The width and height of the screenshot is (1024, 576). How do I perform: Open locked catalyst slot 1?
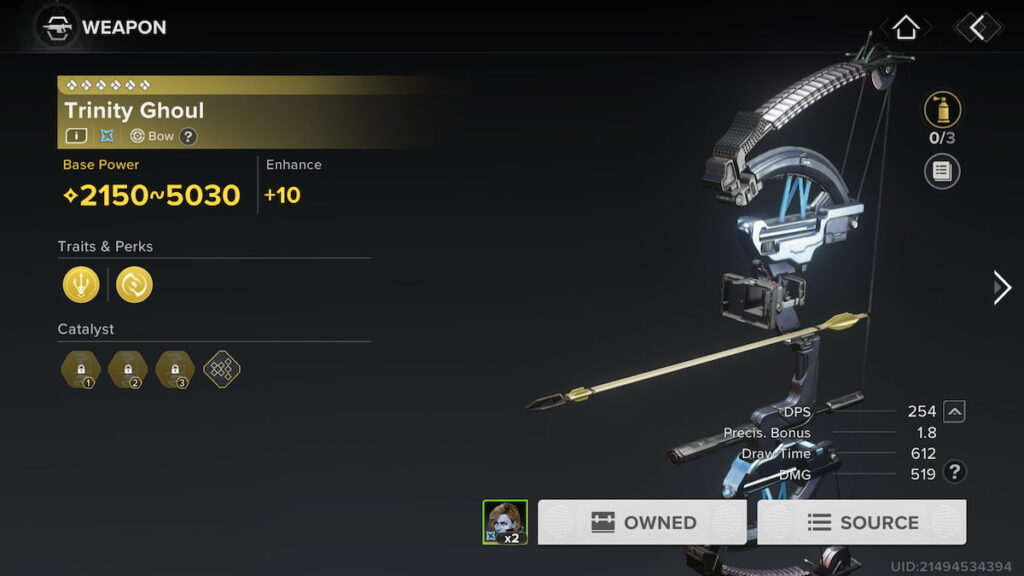pos(80,370)
